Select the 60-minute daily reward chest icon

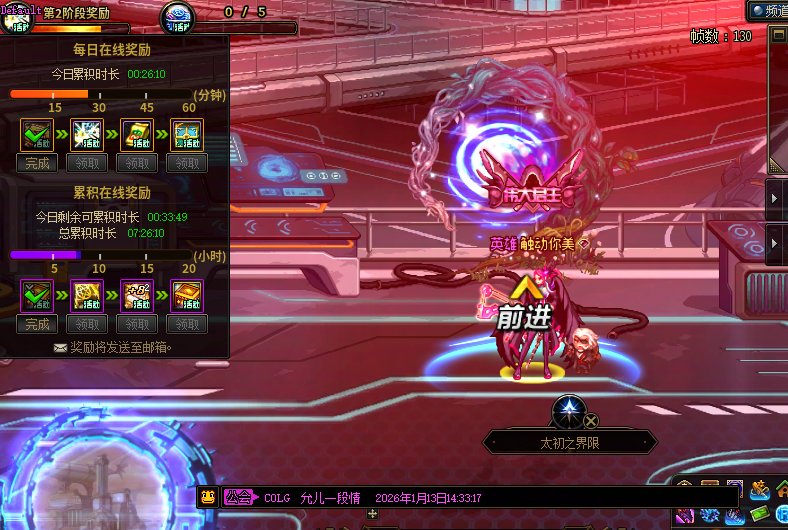click(x=187, y=135)
